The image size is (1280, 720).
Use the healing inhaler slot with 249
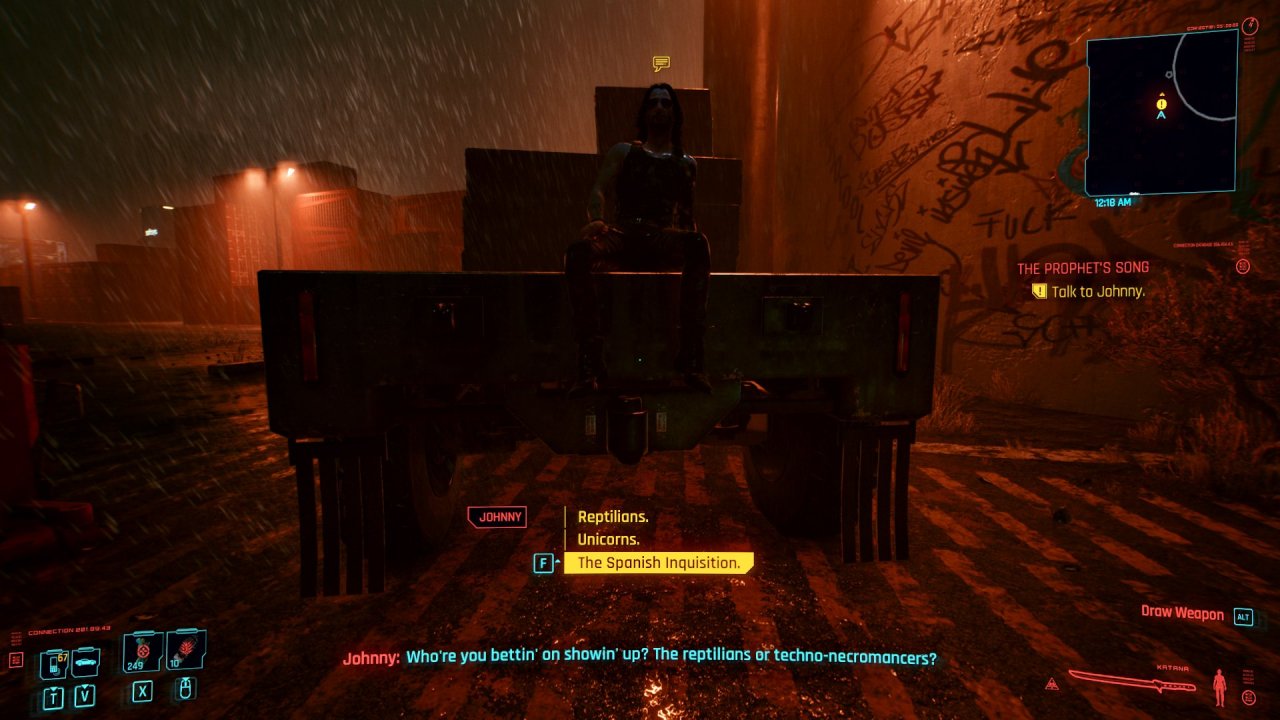[x=141, y=652]
